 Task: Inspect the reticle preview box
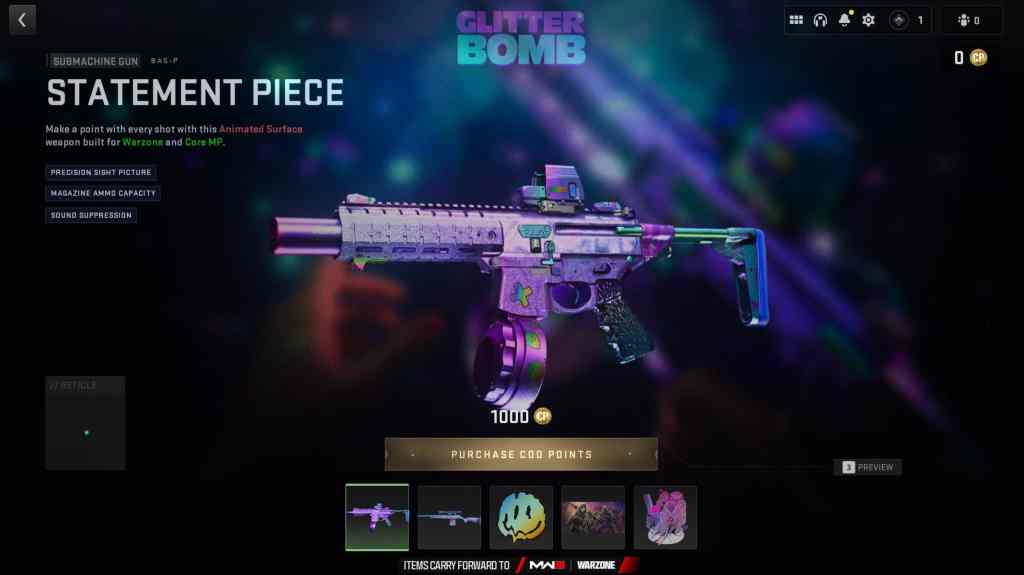click(85, 423)
